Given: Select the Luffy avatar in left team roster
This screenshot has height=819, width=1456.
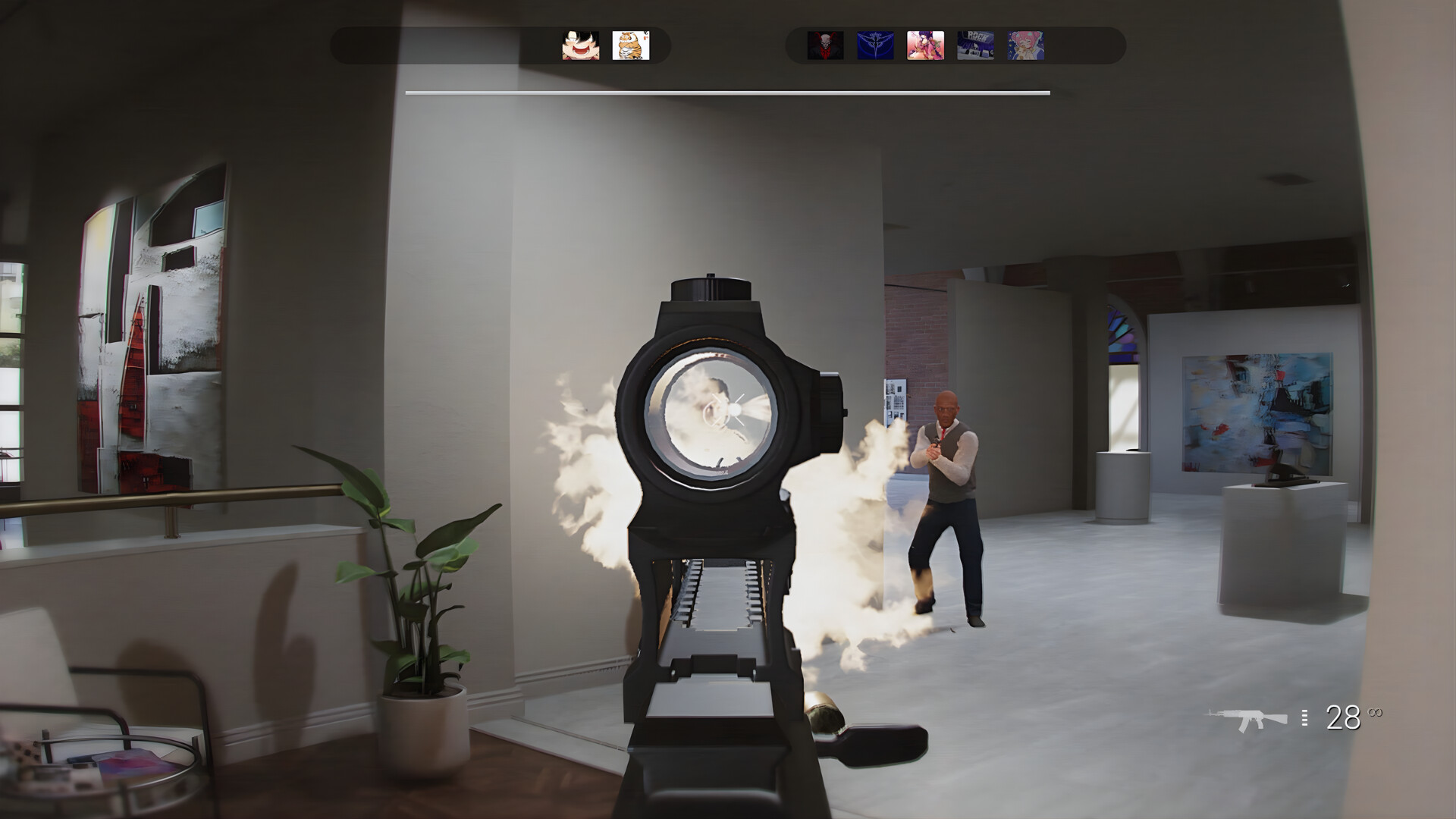Looking at the screenshot, I should [579, 47].
